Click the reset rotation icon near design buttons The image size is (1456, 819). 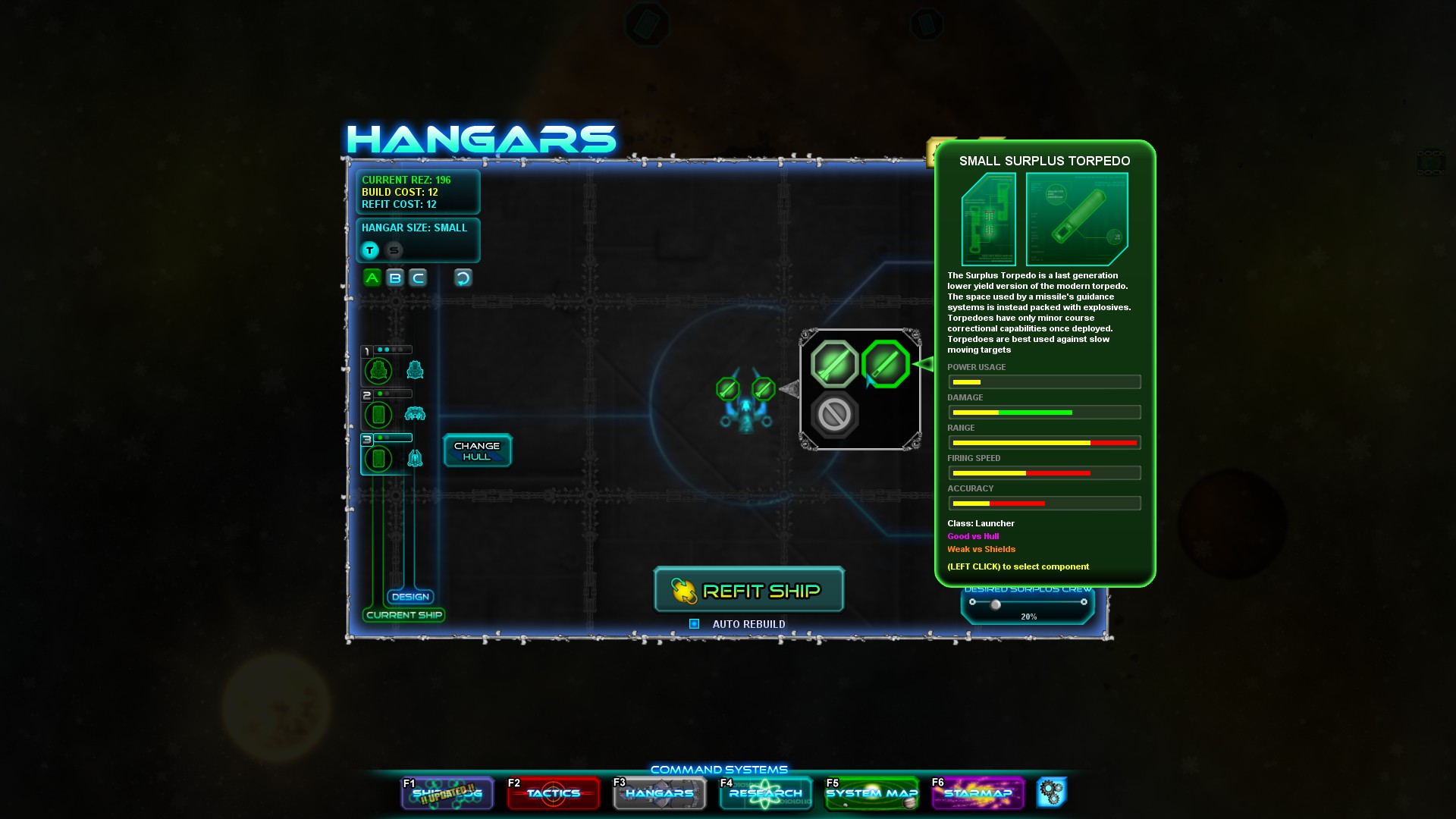click(463, 278)
